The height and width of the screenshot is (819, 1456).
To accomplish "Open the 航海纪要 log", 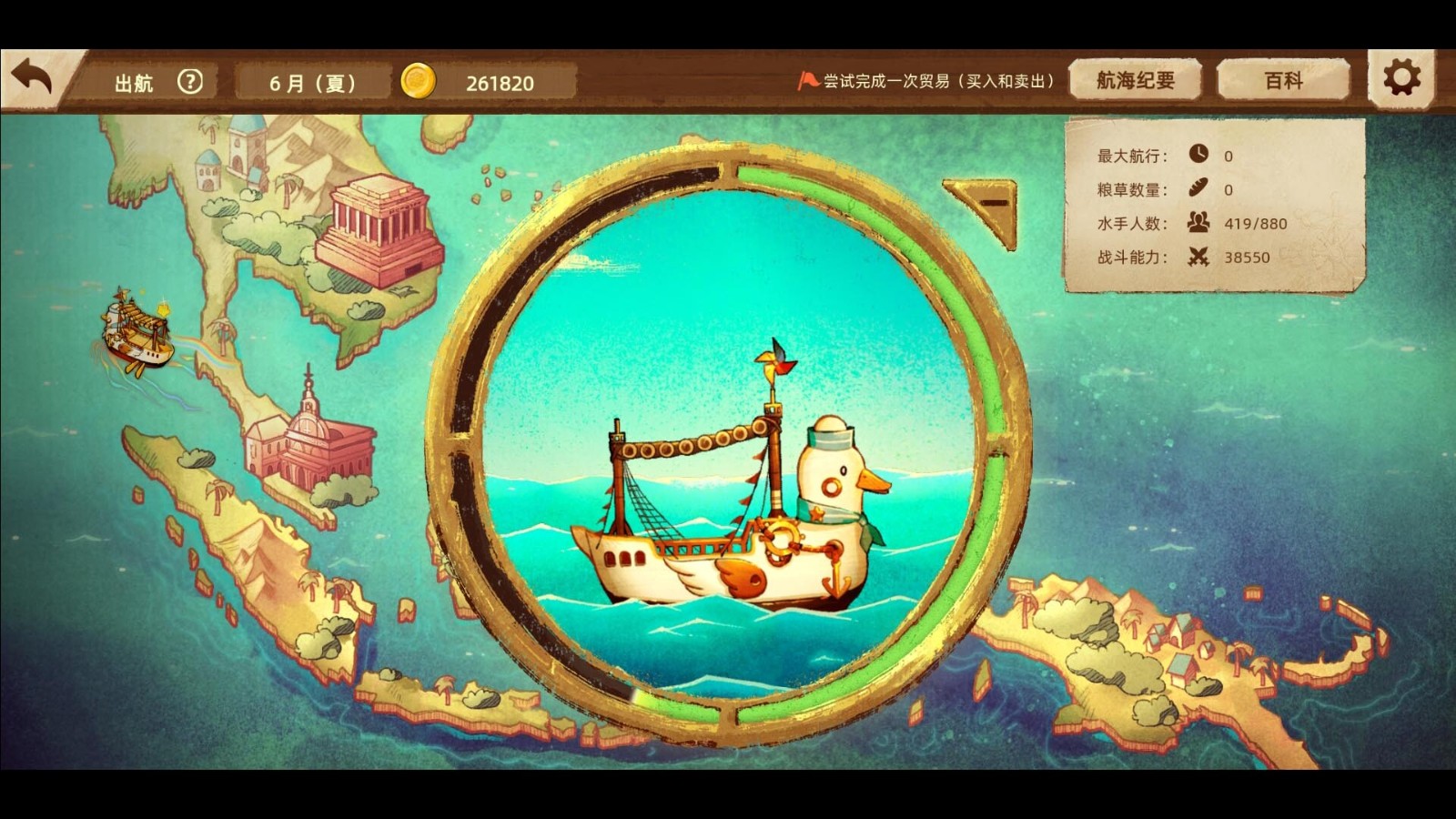I will pyautogui.click(x=1136, y=78).
